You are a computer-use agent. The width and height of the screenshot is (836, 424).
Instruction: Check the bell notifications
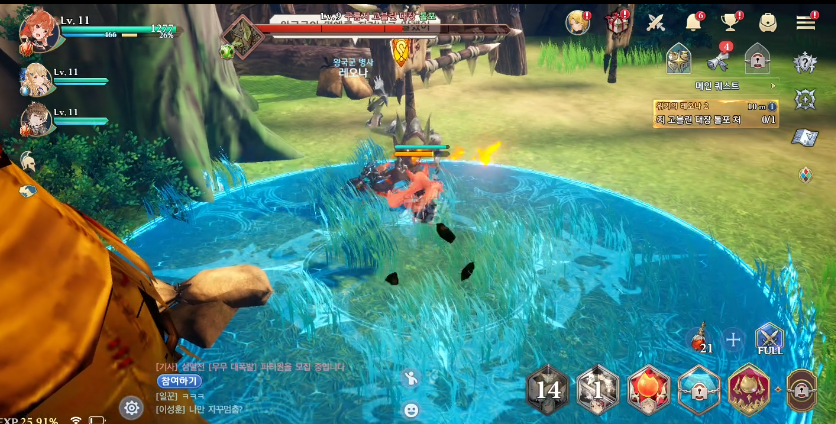click(693, 23)
